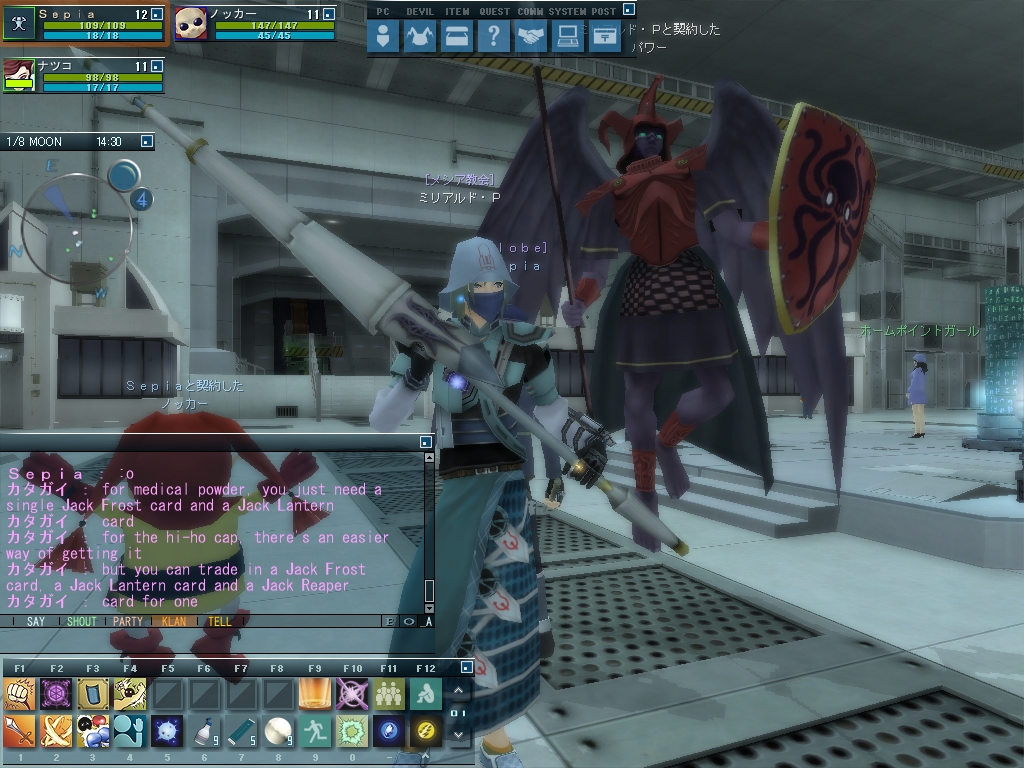Select Sepia's party portrait

point(19,23)
